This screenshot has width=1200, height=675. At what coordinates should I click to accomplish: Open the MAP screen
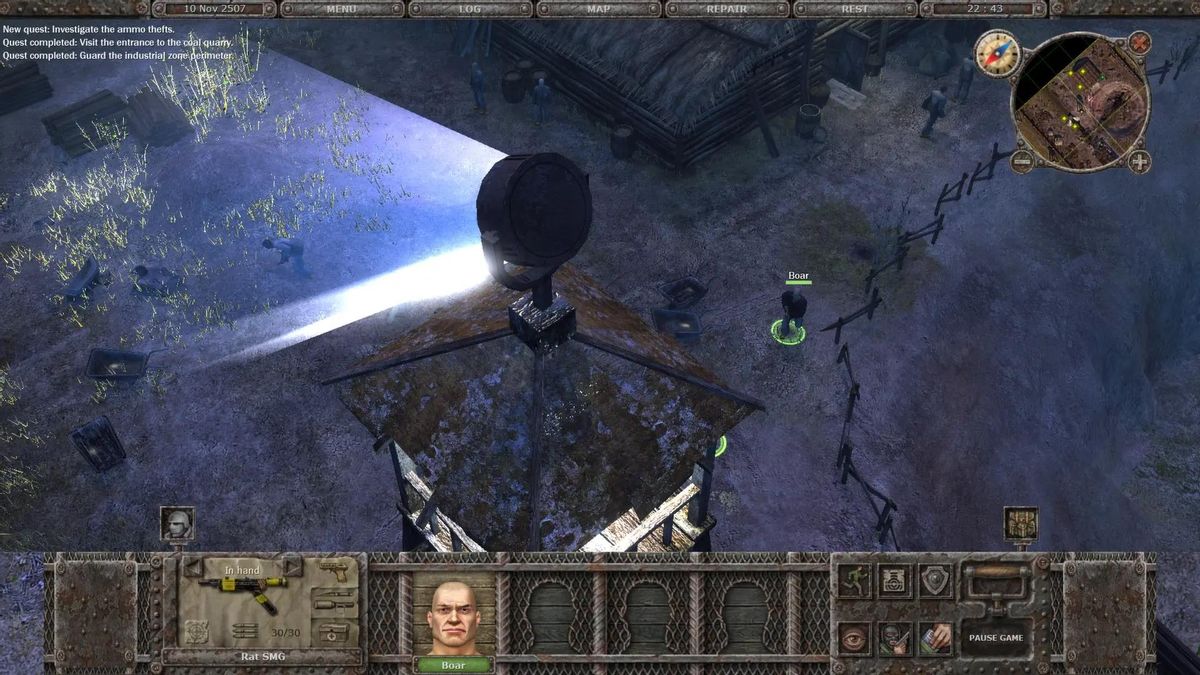[598, 9]
